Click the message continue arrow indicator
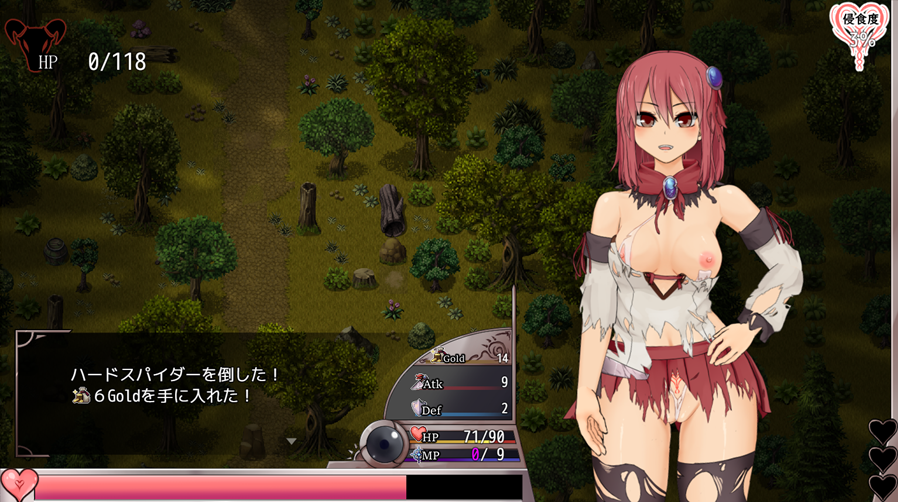898x502 pixels. 292,440
